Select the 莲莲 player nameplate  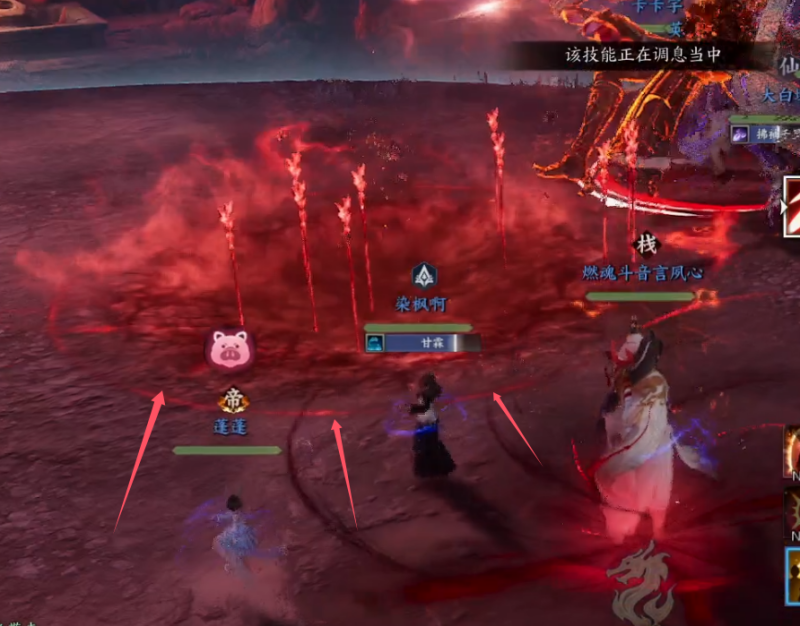[229, 427]
